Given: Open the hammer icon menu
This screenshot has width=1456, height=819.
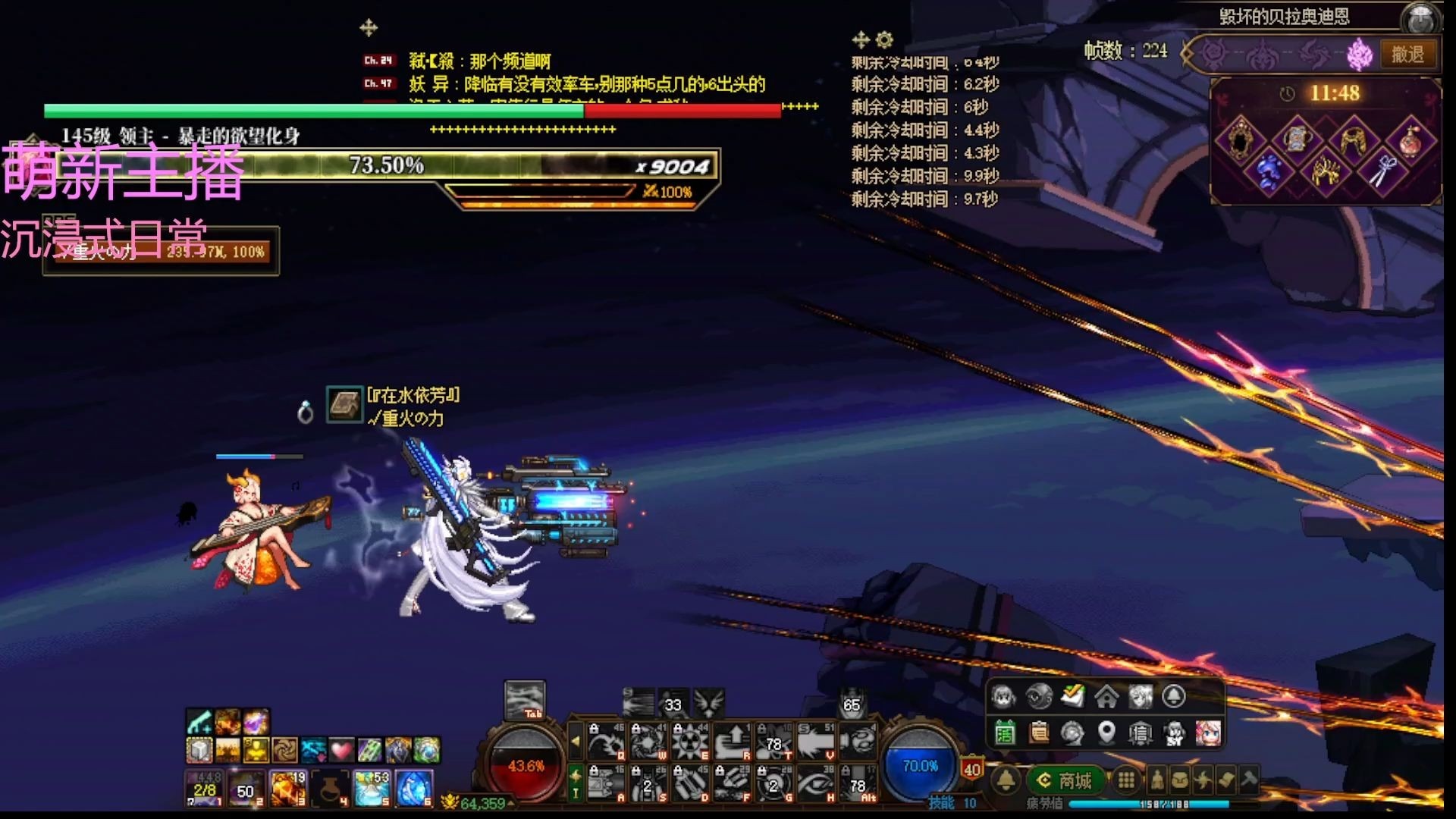Looking at the screenshot, I should coord(1248,779).
